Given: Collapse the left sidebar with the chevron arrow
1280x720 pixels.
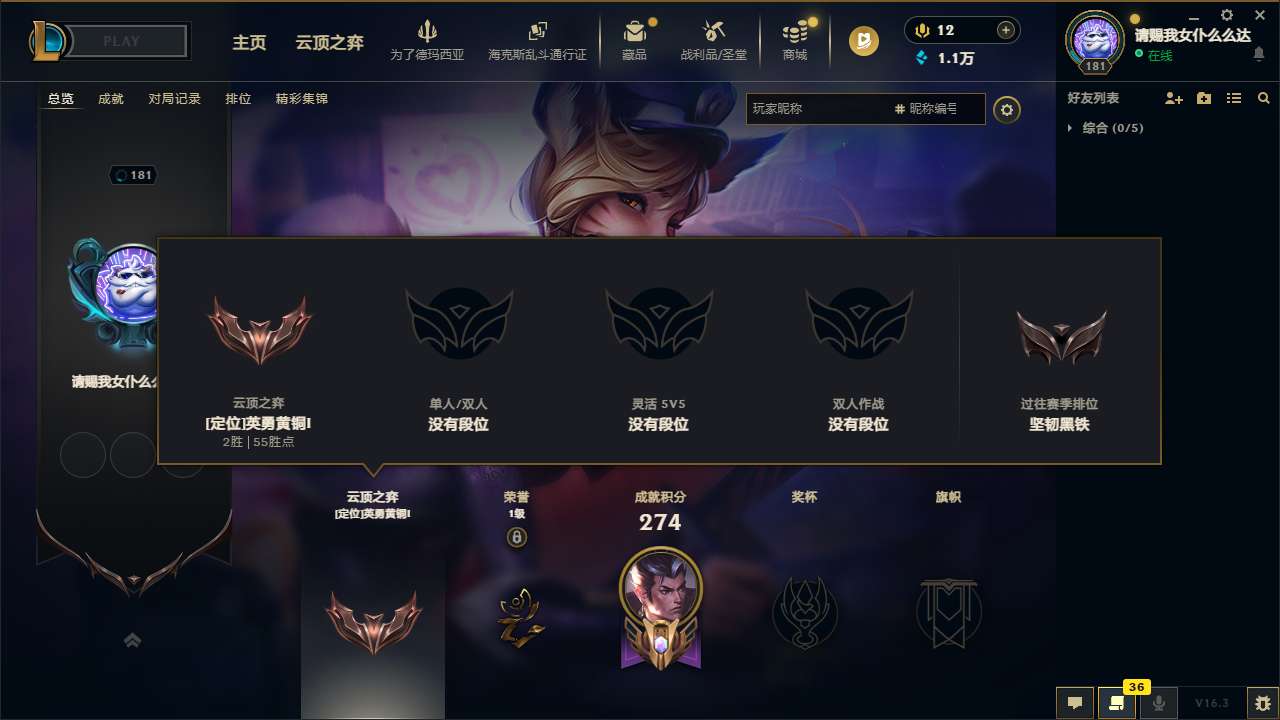Looking at the screenshot, I should pyautogui.click(x=132, y=639).
